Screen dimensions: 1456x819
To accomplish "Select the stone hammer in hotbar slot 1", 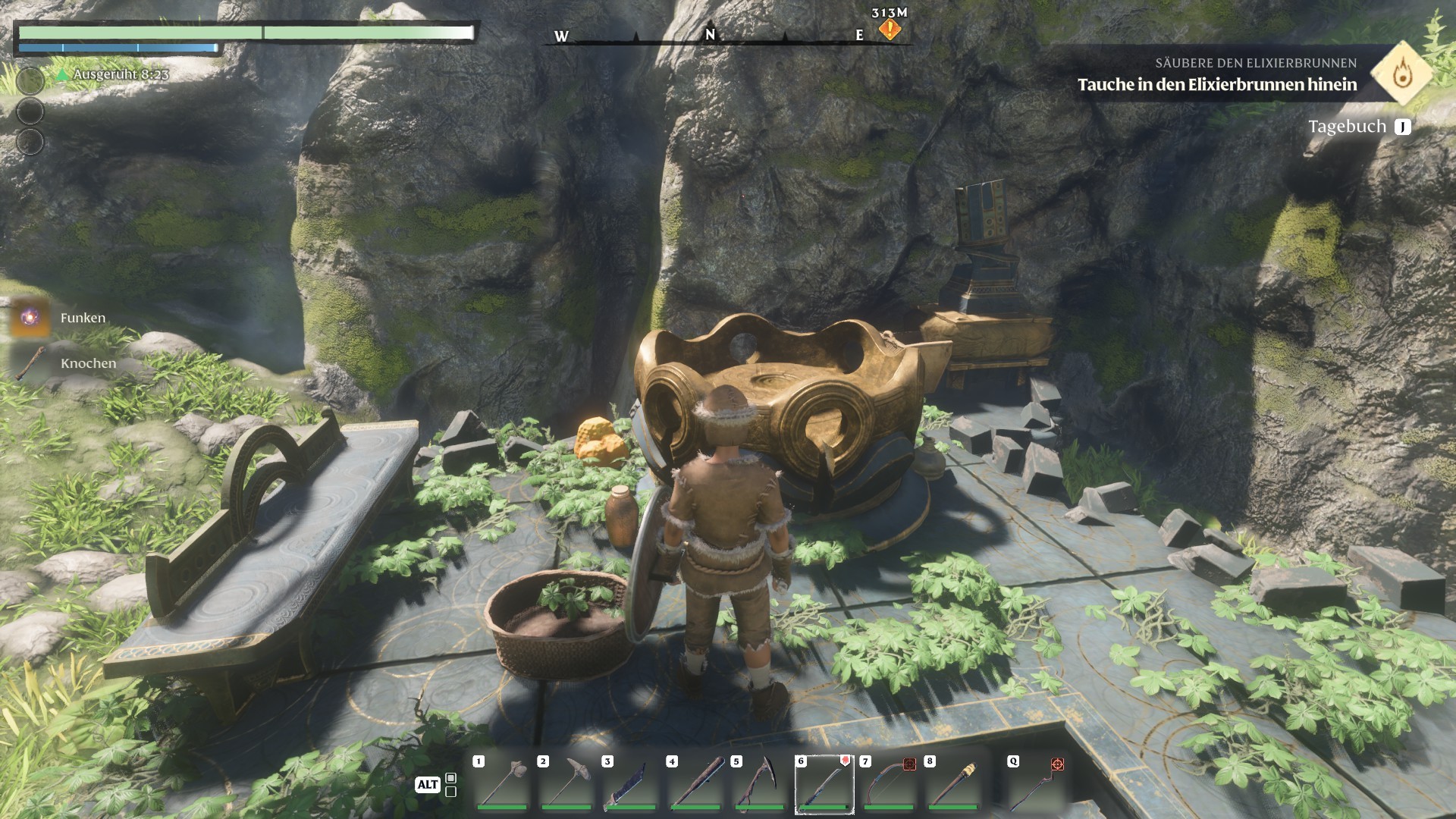I will [503, 784].
